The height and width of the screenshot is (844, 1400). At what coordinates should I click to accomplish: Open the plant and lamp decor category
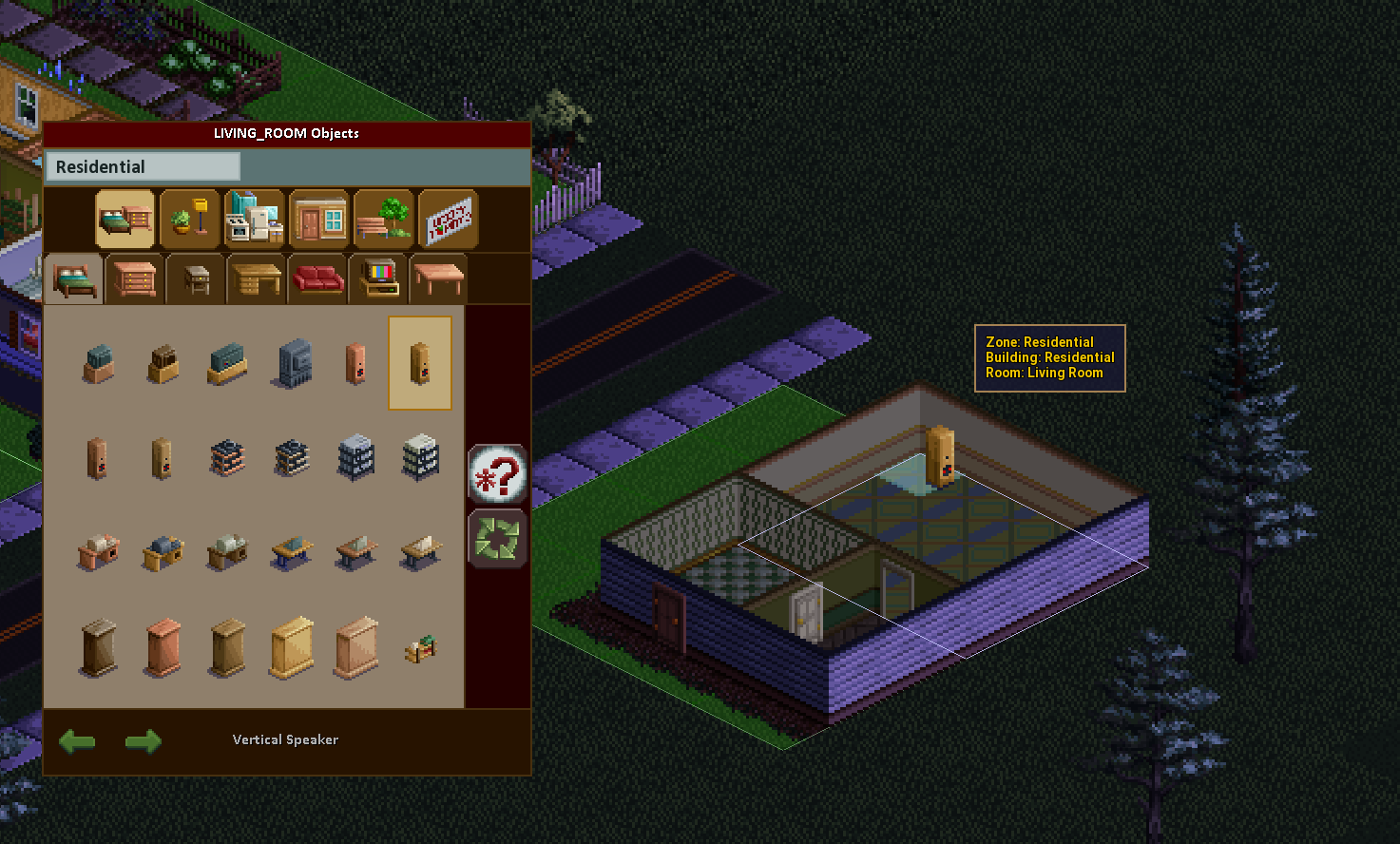point(190,219)
